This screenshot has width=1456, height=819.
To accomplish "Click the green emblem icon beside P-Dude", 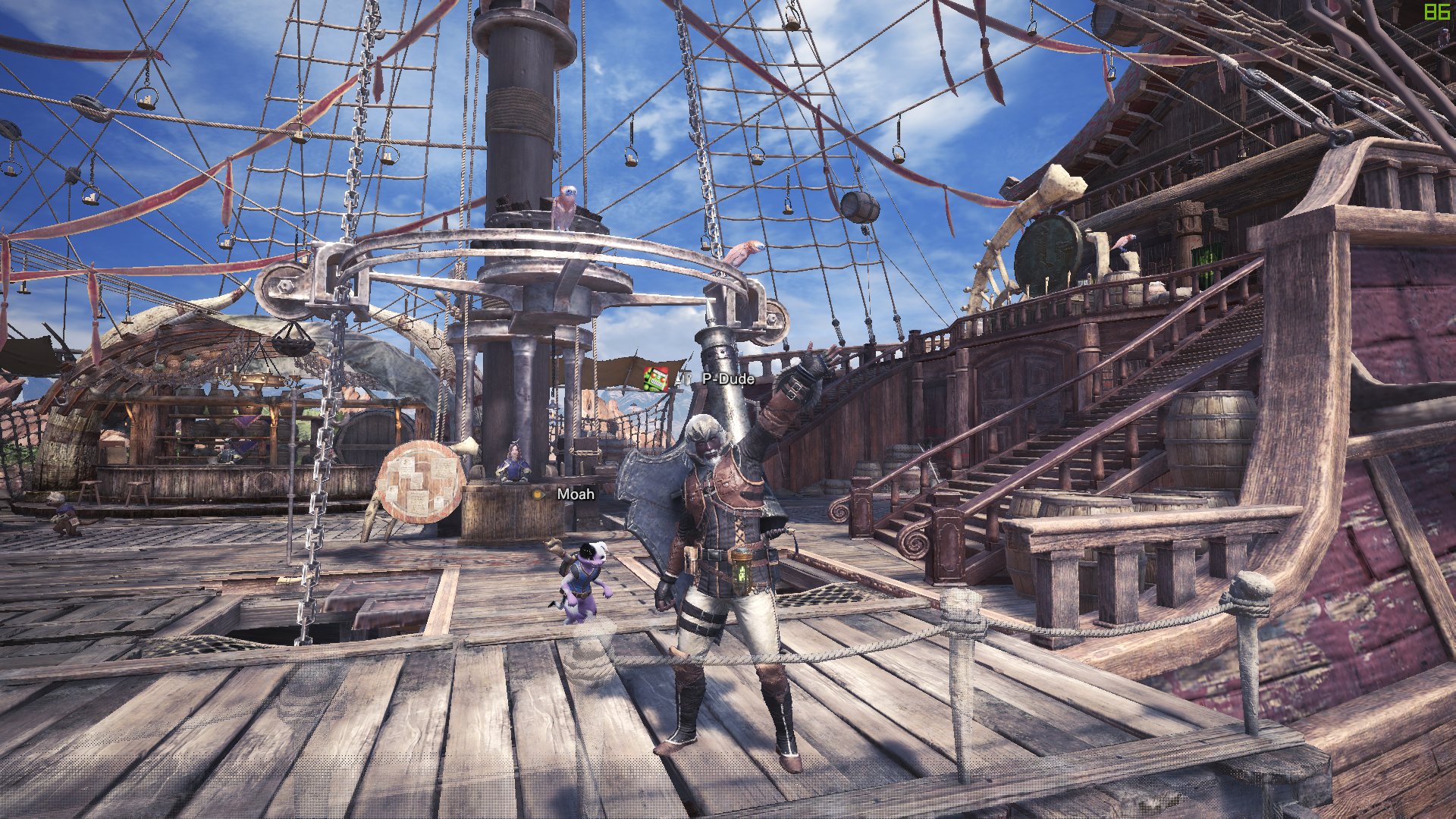I will [655, 378].
